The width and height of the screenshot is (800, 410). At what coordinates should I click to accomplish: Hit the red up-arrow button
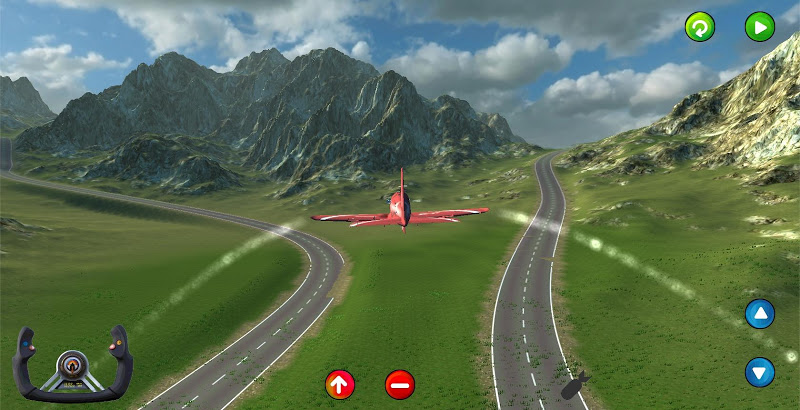[x=340, y=383]
